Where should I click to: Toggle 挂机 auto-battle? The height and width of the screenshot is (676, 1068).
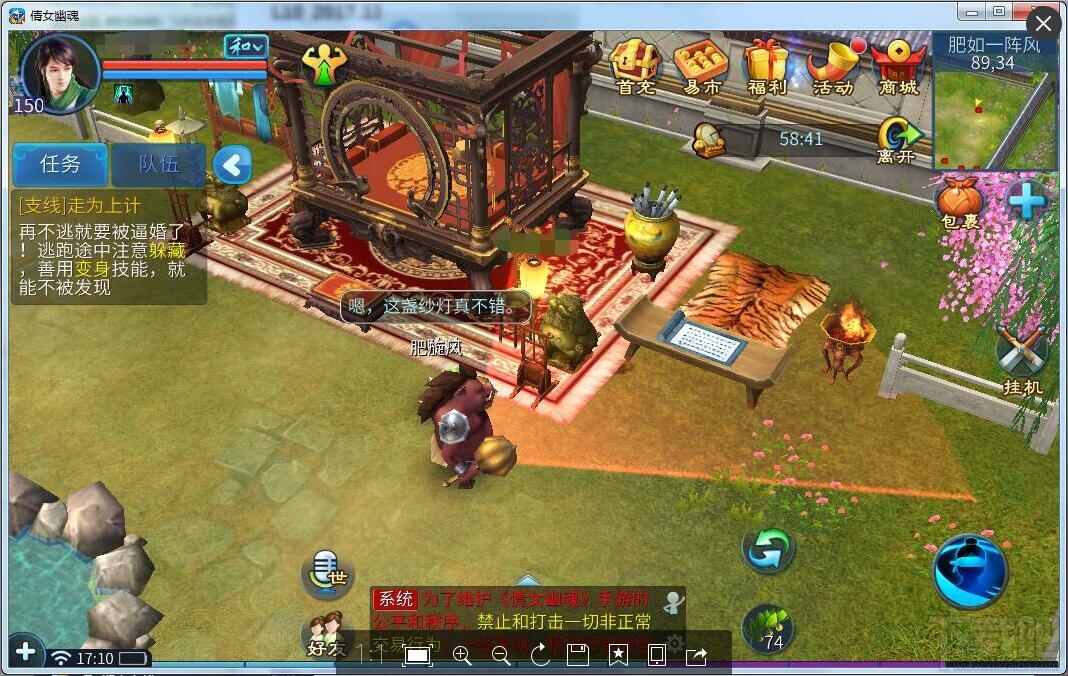(x=1022, y=359)
